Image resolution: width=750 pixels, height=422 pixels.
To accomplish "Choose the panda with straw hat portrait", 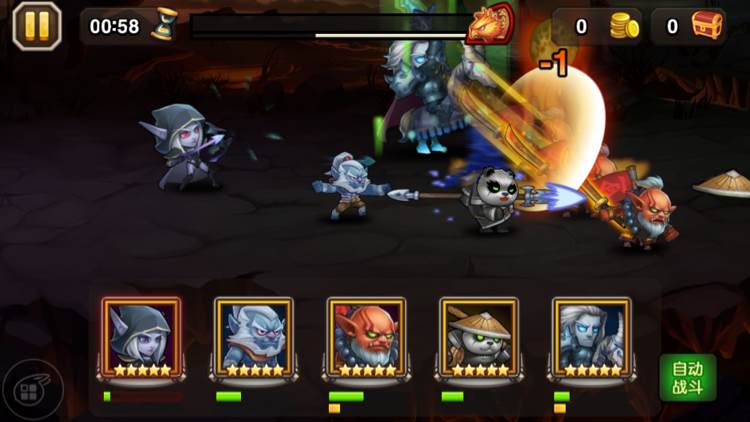I will click(x=479, y=336).
